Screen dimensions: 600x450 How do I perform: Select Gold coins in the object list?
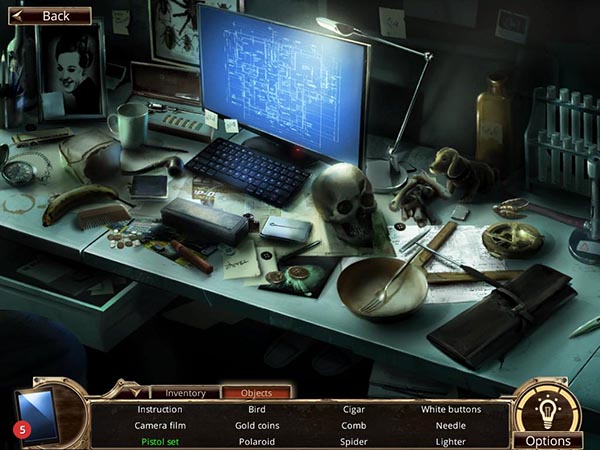click(256, 425)
